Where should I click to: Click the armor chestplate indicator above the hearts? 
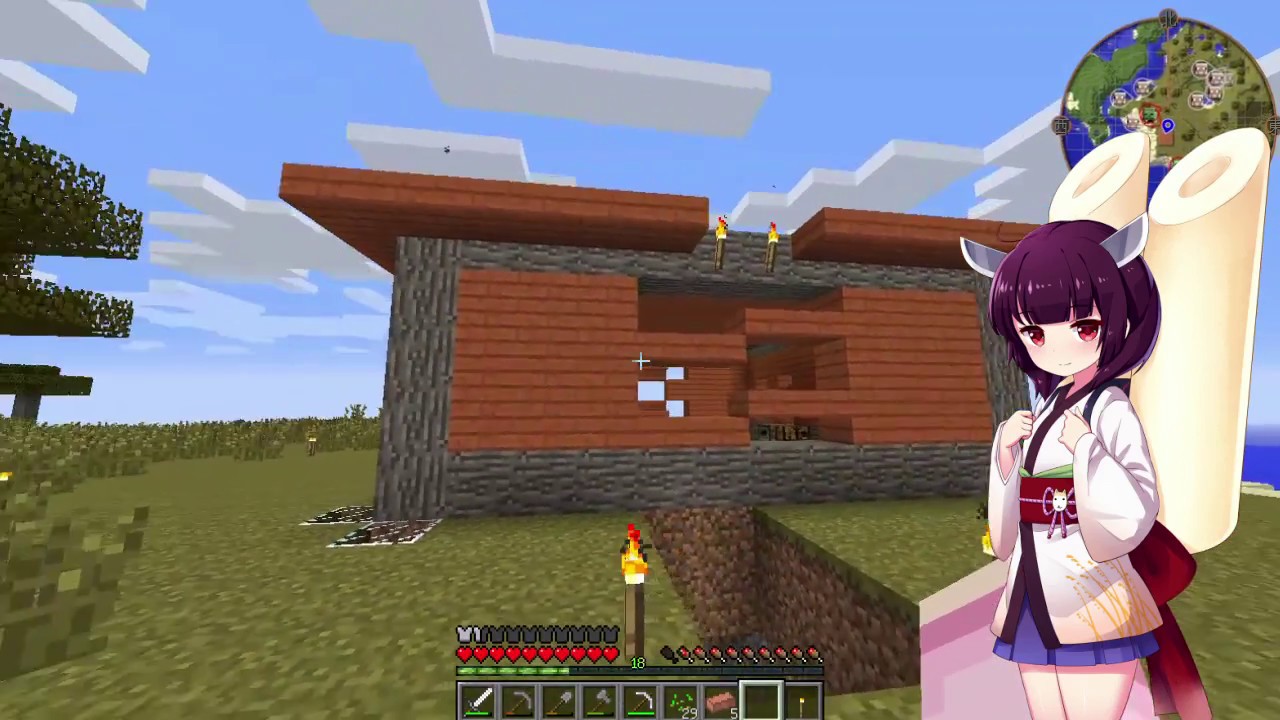pyautogui.click(x=465, y=634)
